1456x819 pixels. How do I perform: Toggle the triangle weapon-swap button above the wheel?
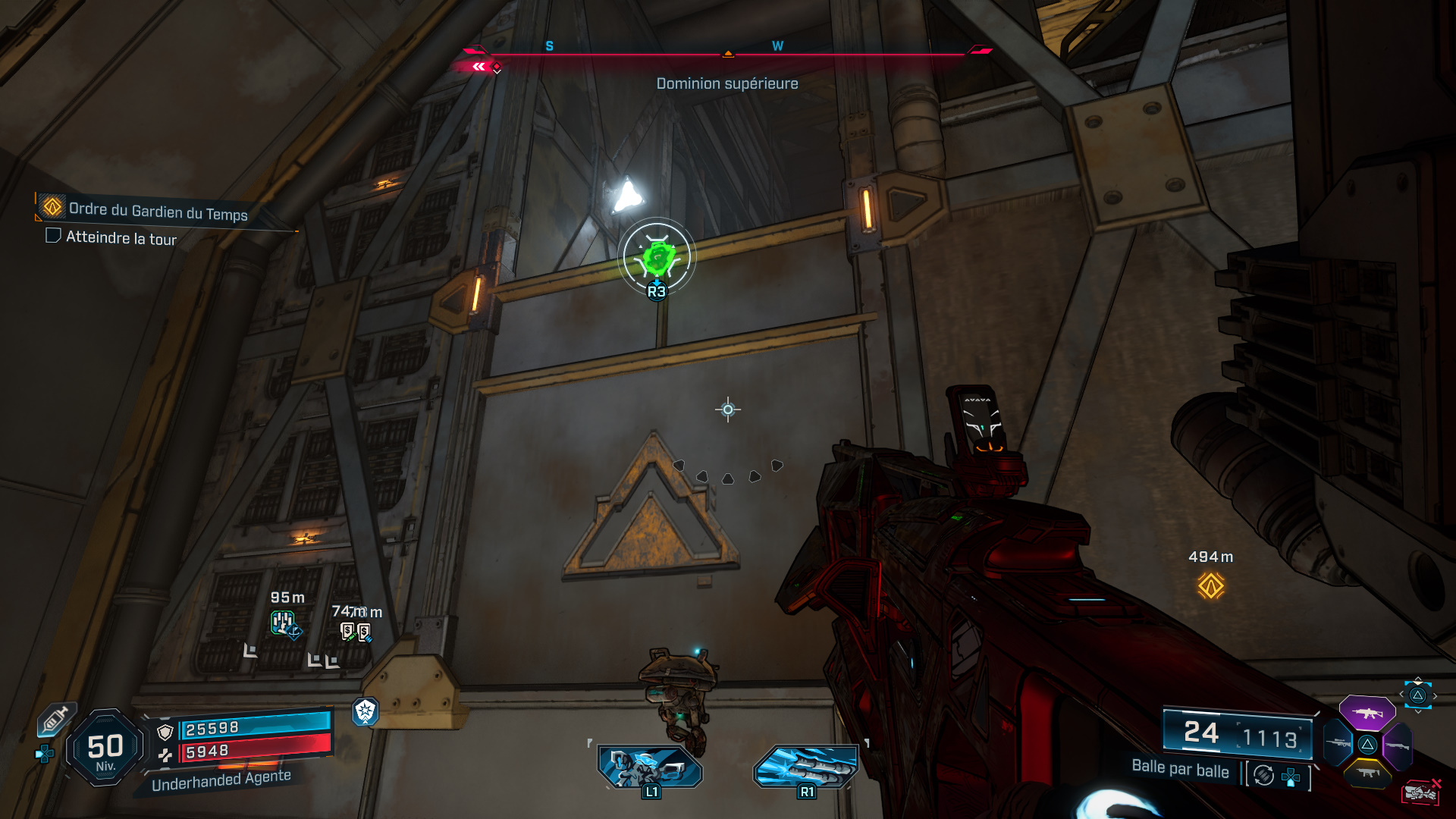pyautogui.click(x=1417, y=695)
